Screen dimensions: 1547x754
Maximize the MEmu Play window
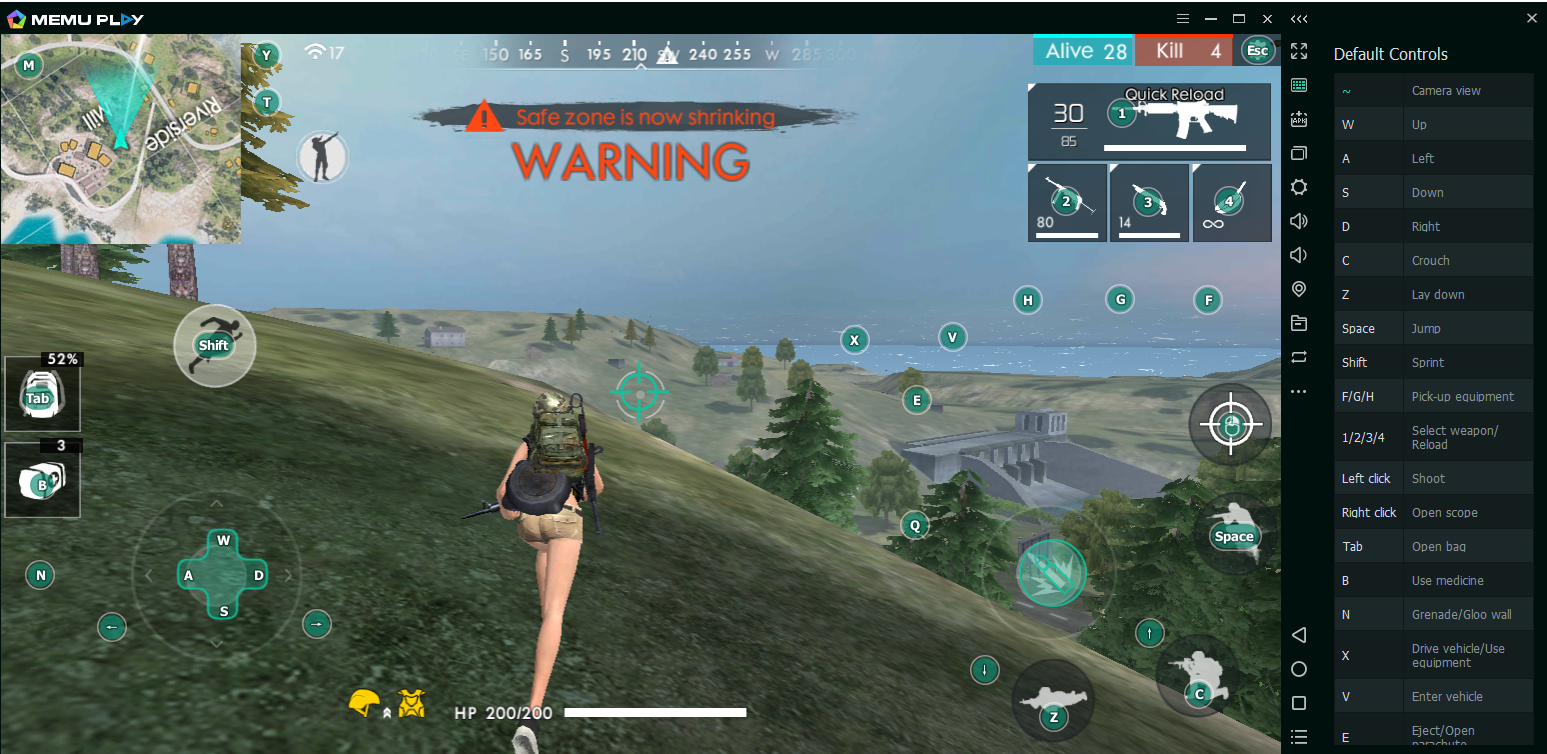[x=1238, y=18]
